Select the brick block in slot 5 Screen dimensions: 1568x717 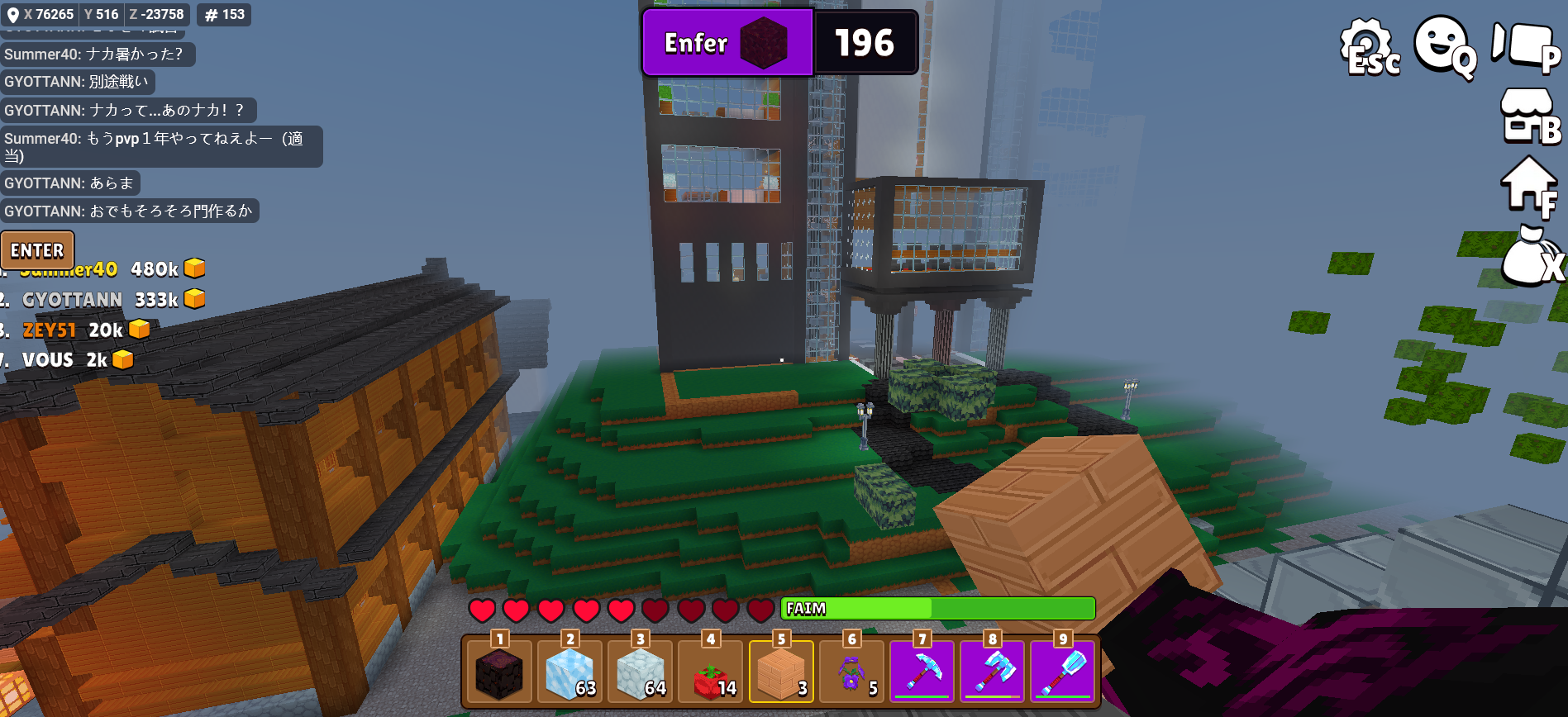coord(781,672)
